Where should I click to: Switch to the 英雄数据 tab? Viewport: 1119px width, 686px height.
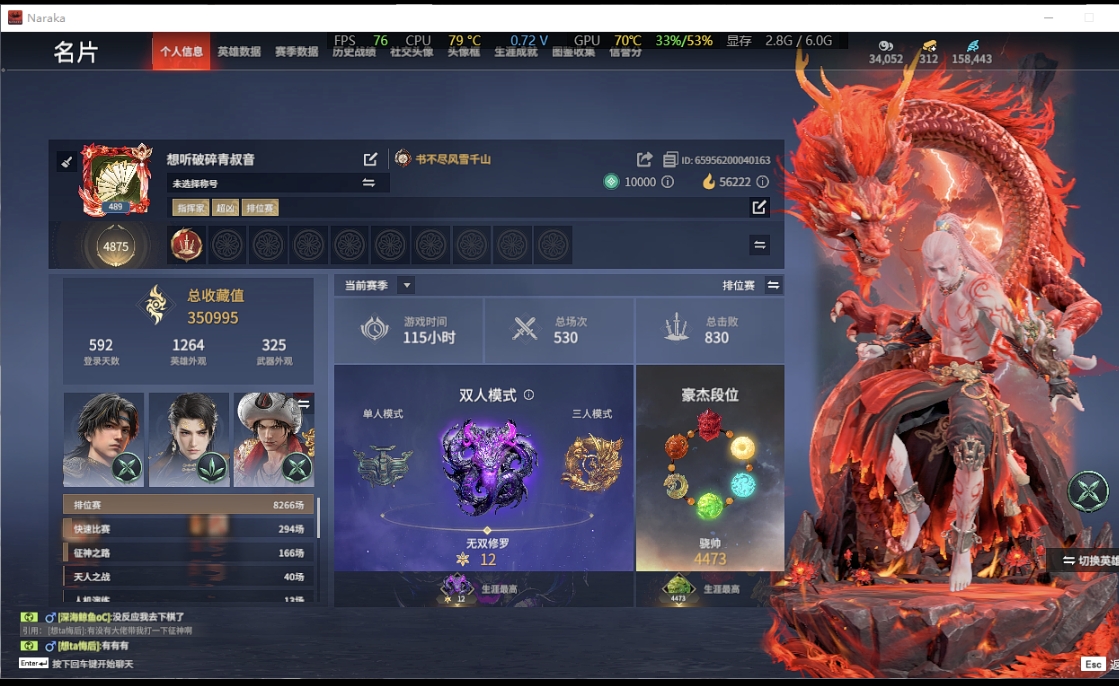point(239,52)
